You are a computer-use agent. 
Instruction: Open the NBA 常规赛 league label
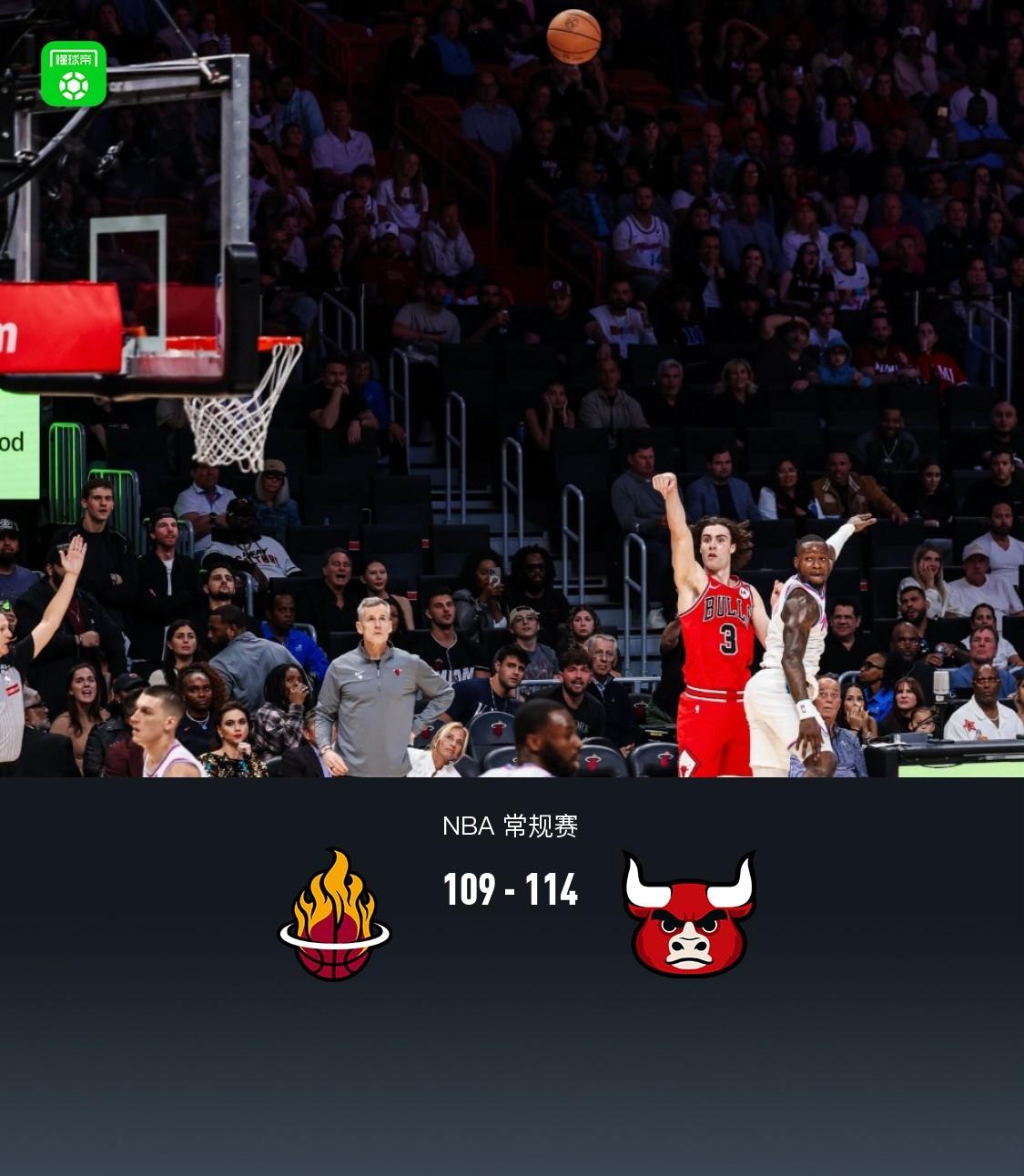pyautogui.click(x=510, y=826)
